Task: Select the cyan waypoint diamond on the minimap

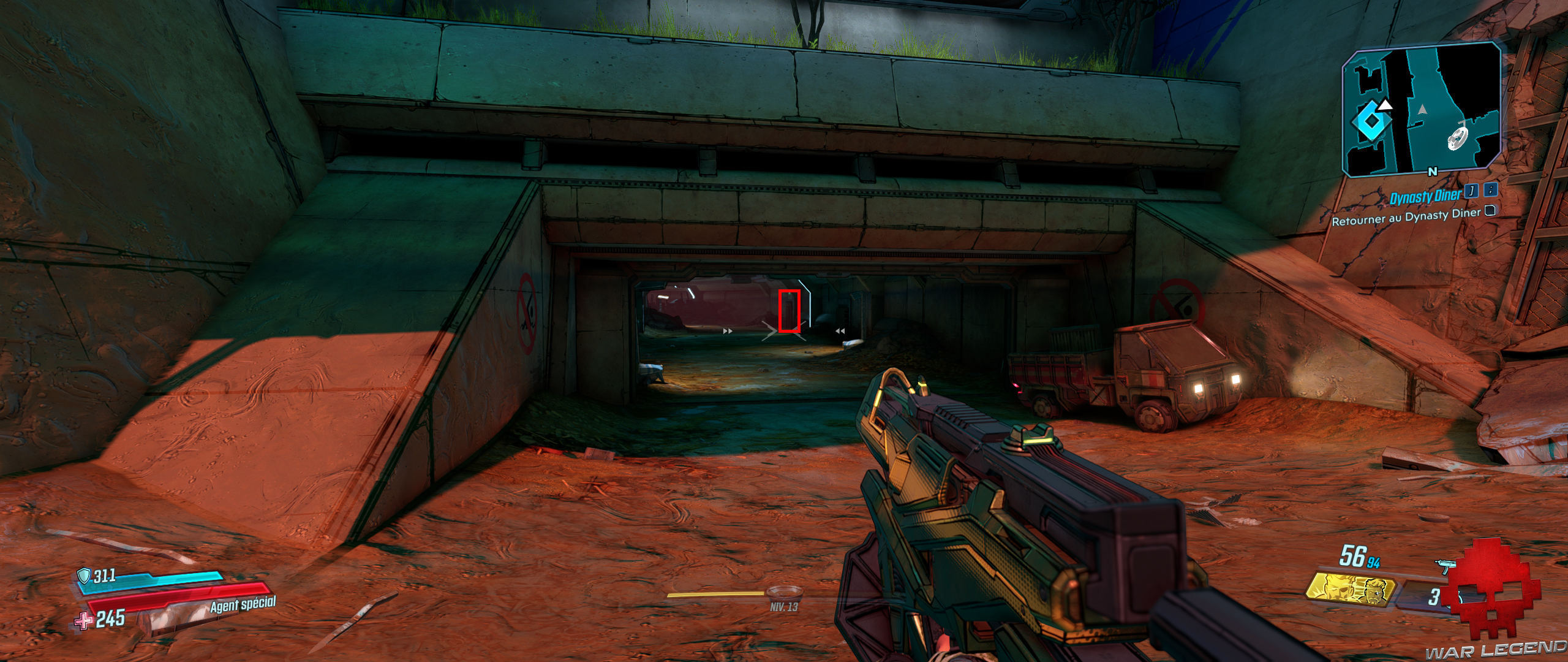Action: (x=1371, y=120)
